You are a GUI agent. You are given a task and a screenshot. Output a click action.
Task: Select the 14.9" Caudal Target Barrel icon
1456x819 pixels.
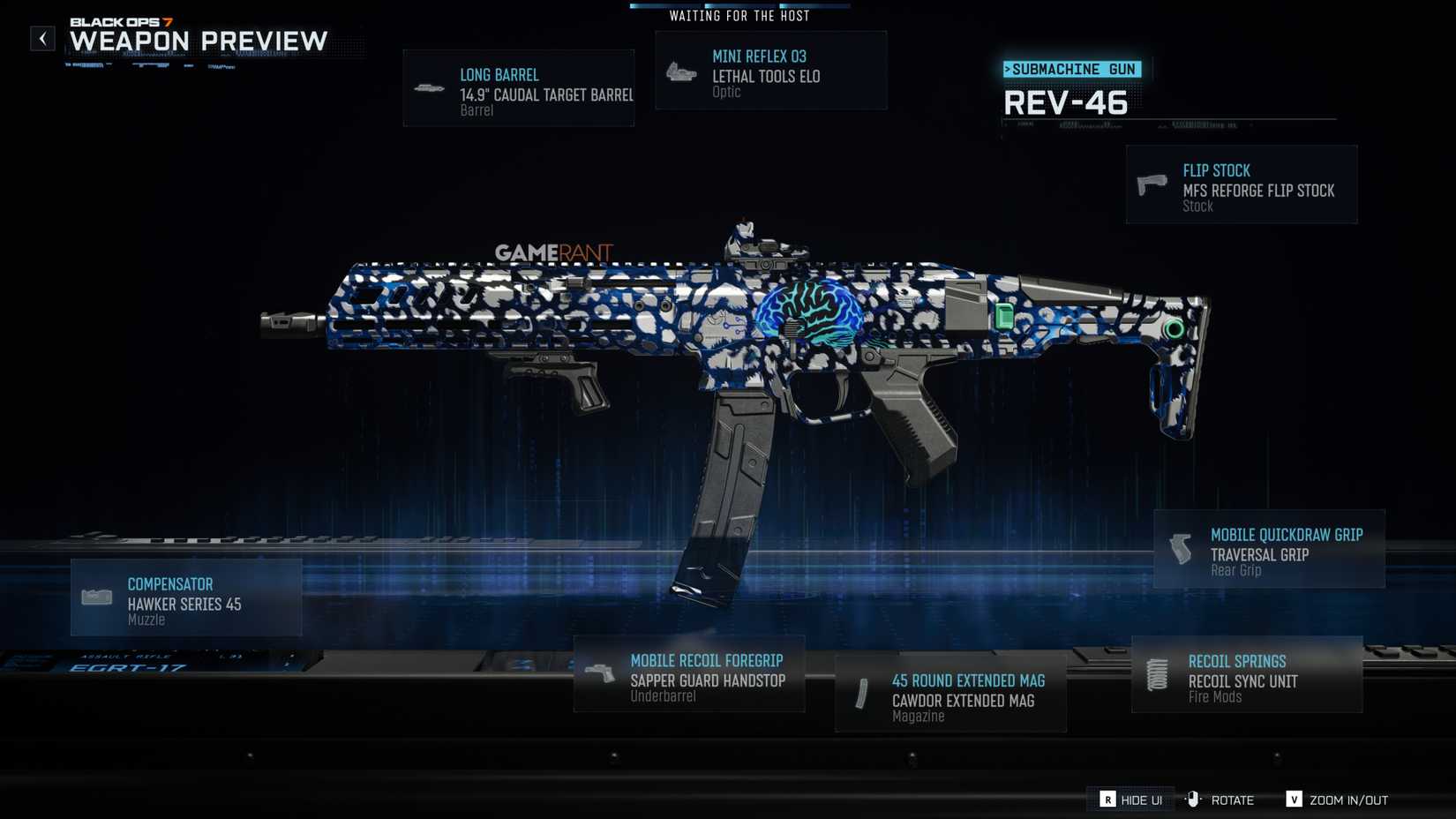[x=430, y=86]
